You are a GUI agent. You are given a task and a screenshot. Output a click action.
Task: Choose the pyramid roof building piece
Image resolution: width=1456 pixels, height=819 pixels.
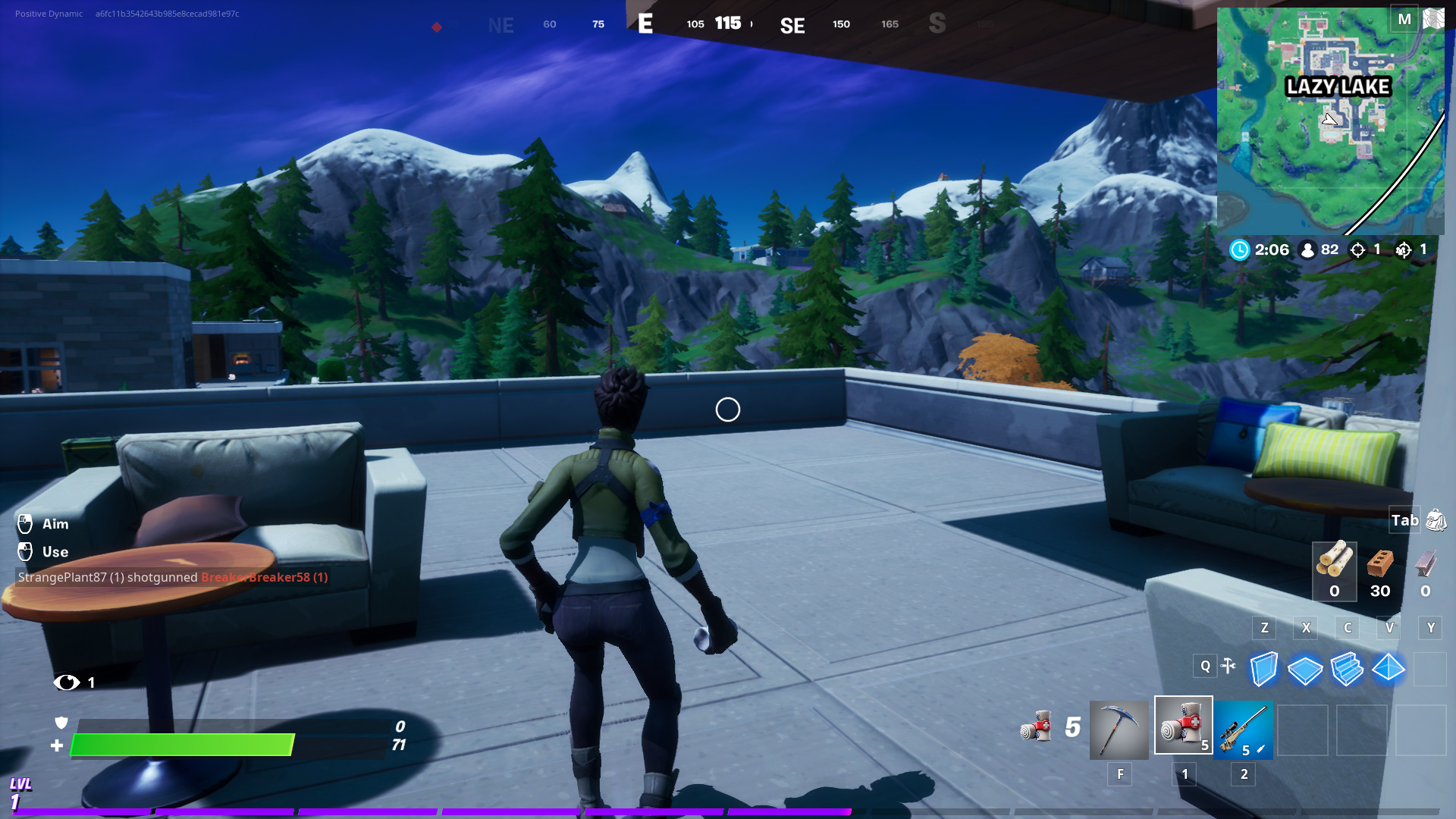pyautogui.click(x=1389, y=668)
